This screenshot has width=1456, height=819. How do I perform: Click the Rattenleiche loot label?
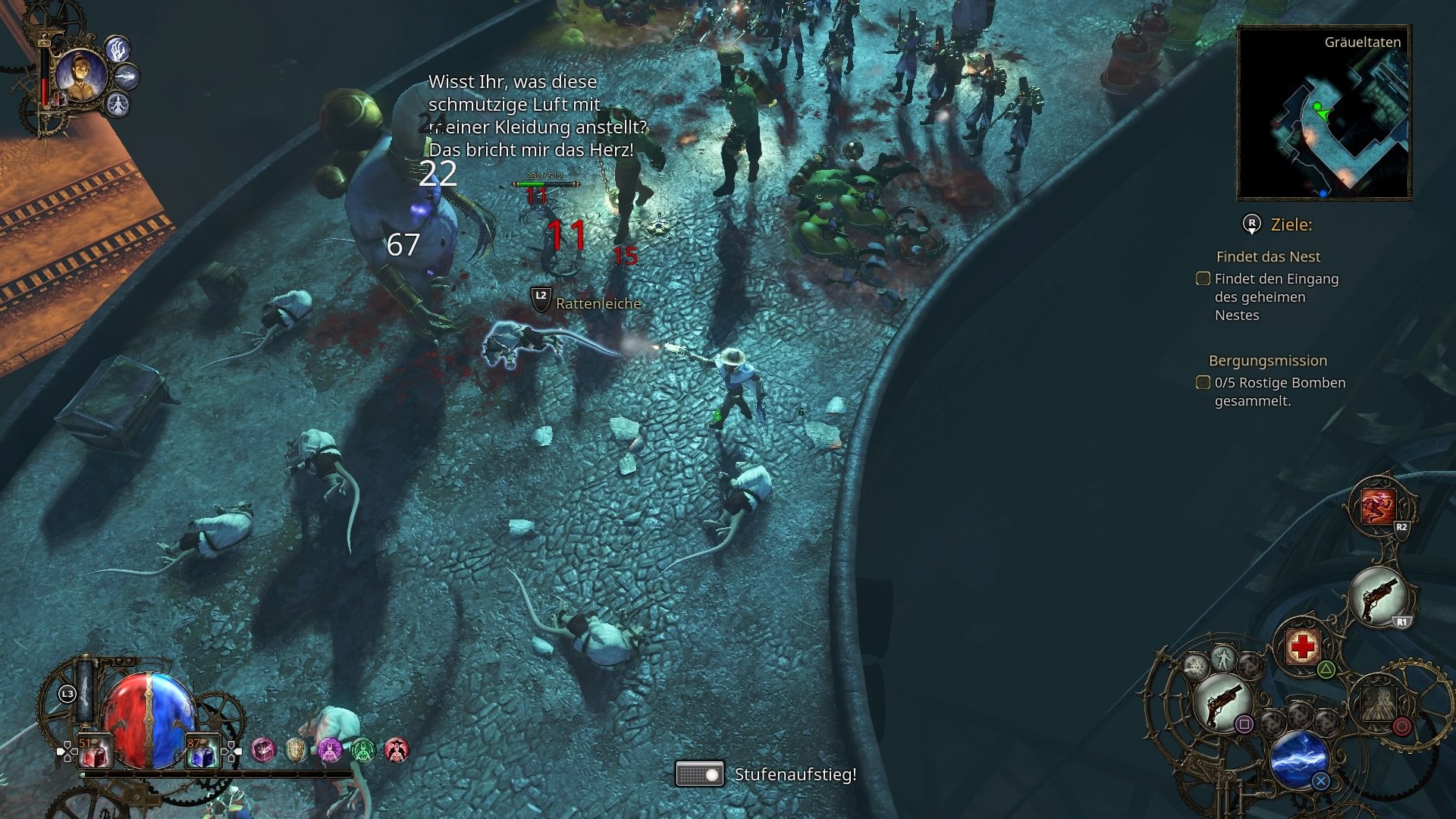pos(598,303)
